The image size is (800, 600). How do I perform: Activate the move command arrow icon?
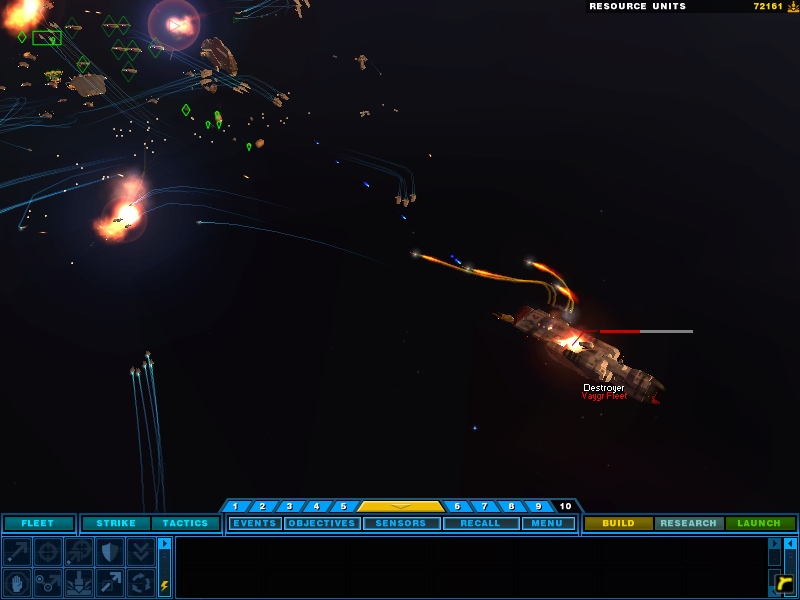[x=17, y=551]
